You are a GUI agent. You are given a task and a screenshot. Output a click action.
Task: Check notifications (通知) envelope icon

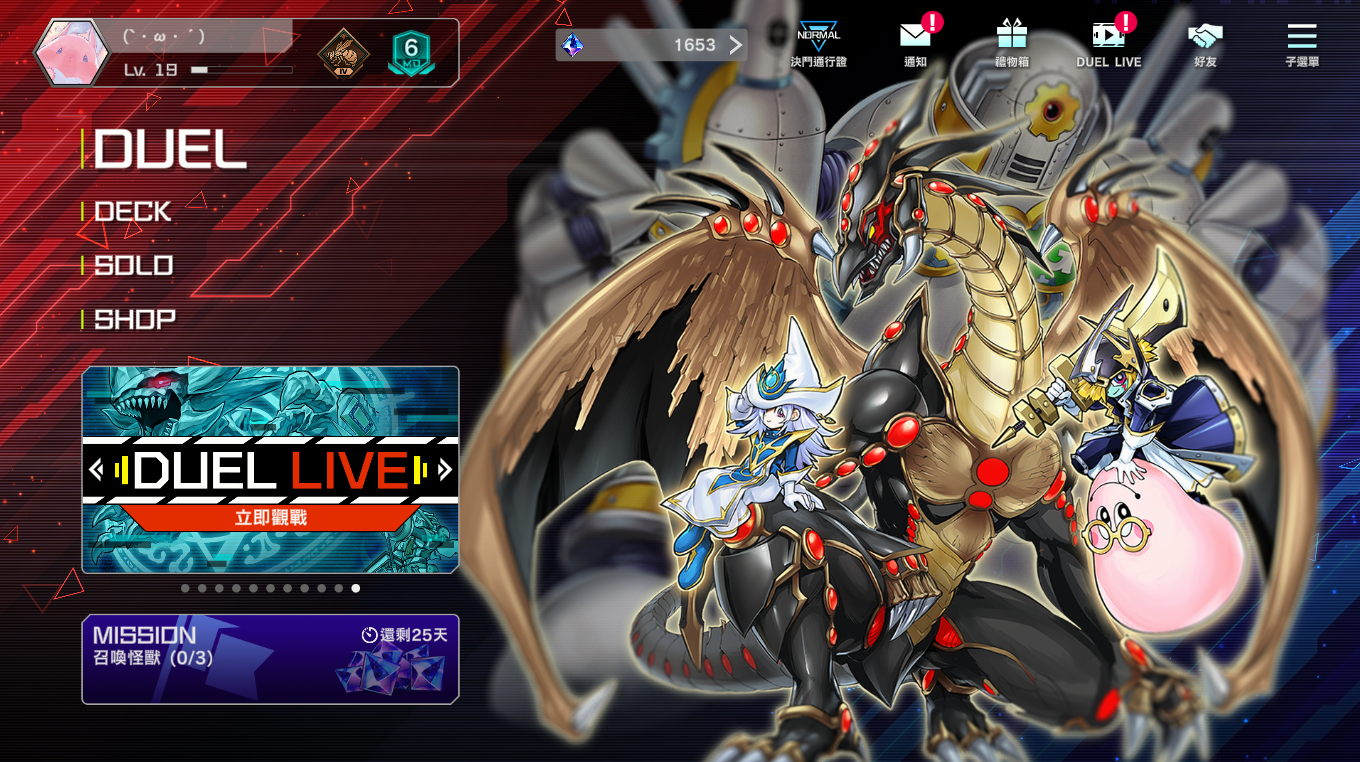915,44
